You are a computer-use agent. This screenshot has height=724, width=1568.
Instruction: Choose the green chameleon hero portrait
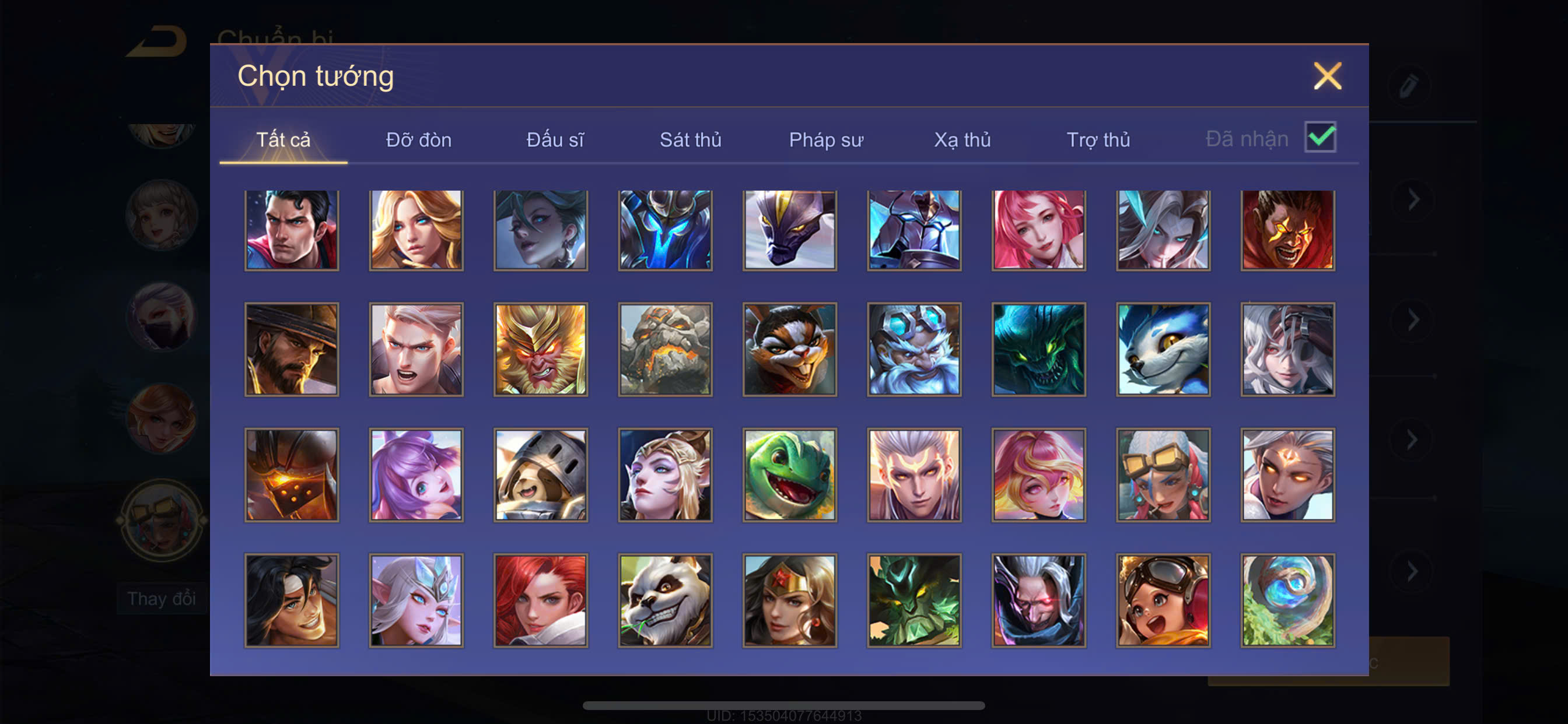pyautogui.click(x=789, y=475)
